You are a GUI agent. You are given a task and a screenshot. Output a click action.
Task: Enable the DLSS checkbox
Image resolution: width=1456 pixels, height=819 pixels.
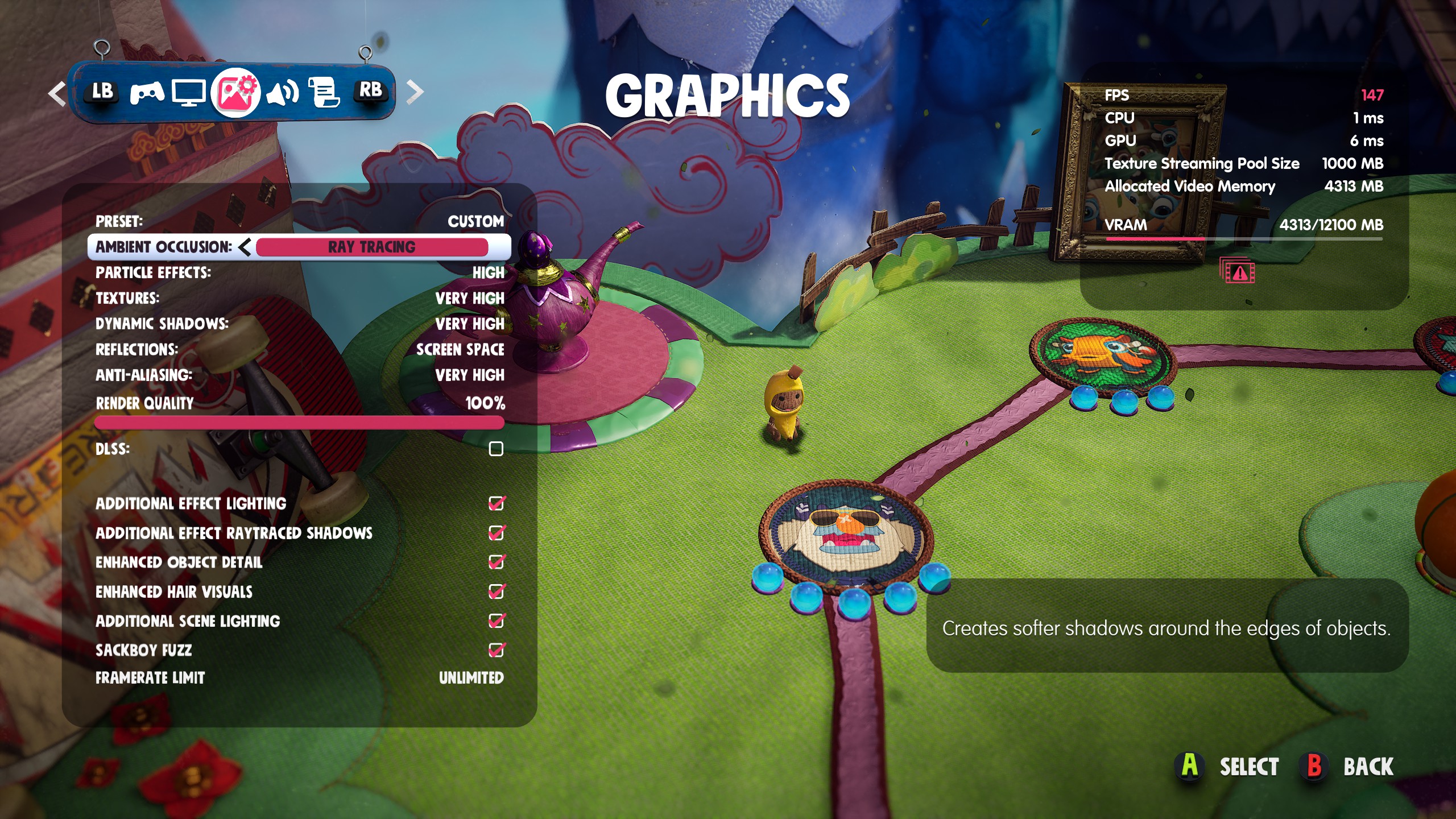[x=496, y=449]
